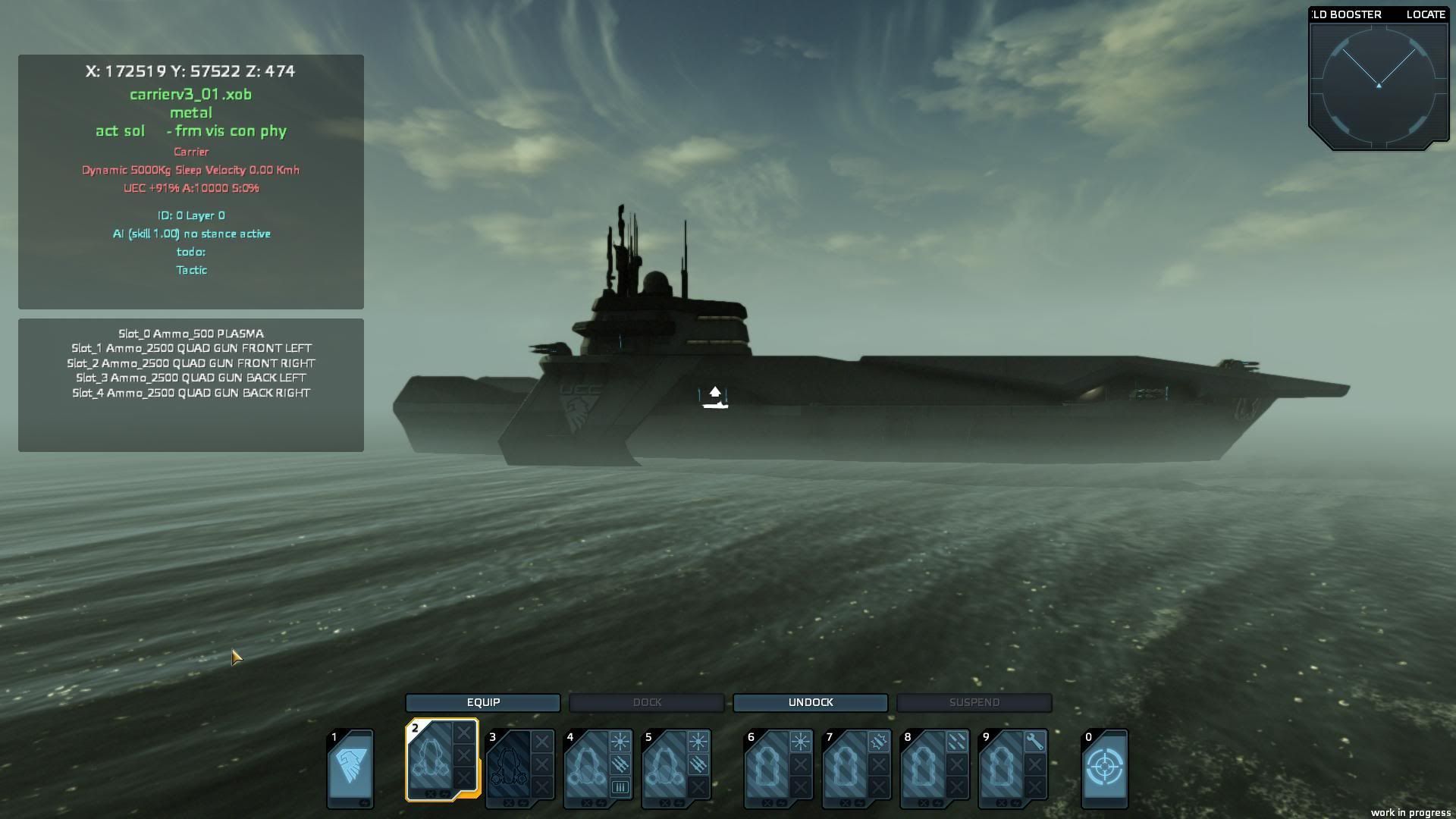Choose the UNDOCK command
Image resolution: width=1456 pixels, height=819 pixels.
coord(811,702)
